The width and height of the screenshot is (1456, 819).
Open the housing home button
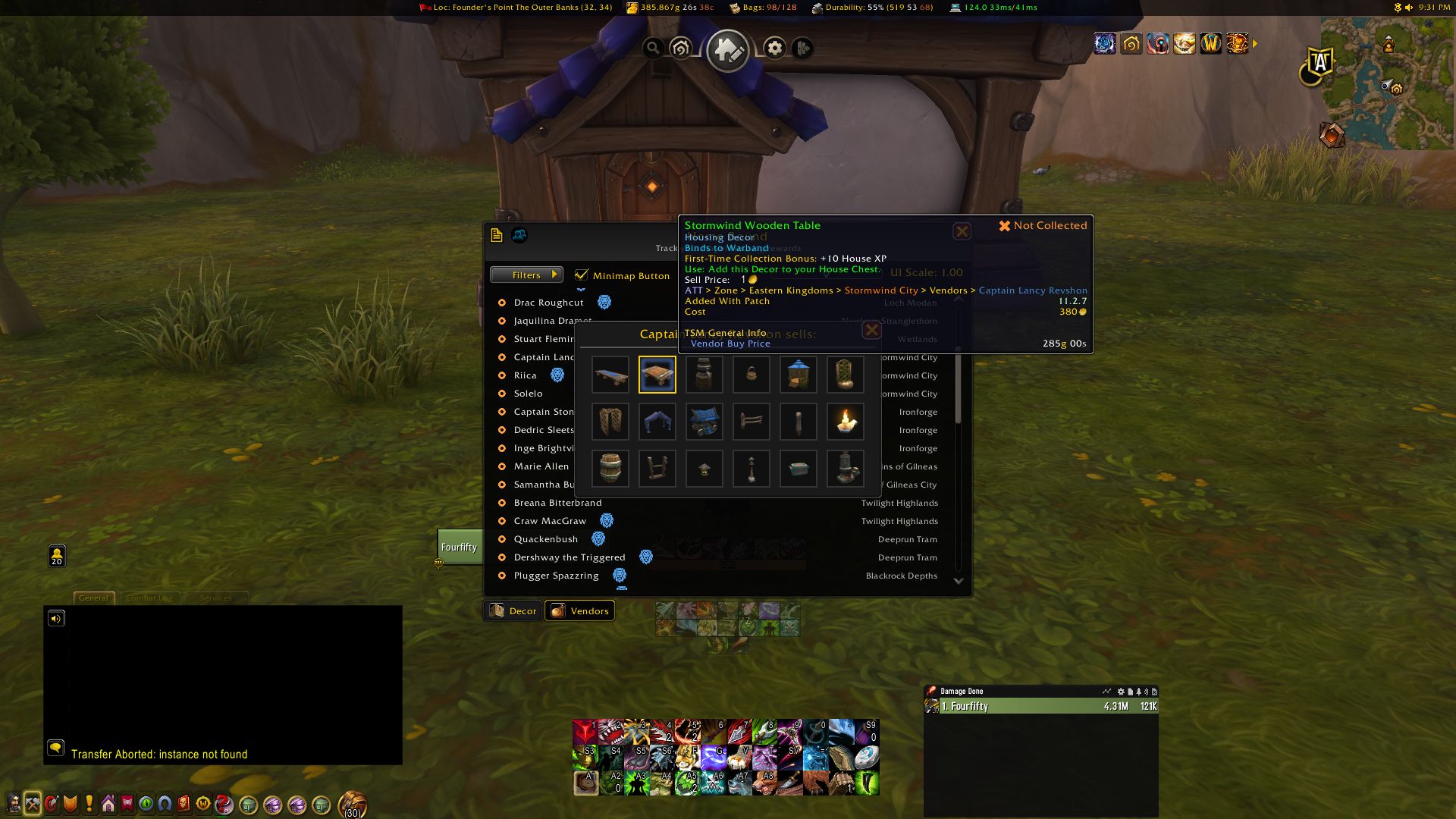(x=727, y=50)
